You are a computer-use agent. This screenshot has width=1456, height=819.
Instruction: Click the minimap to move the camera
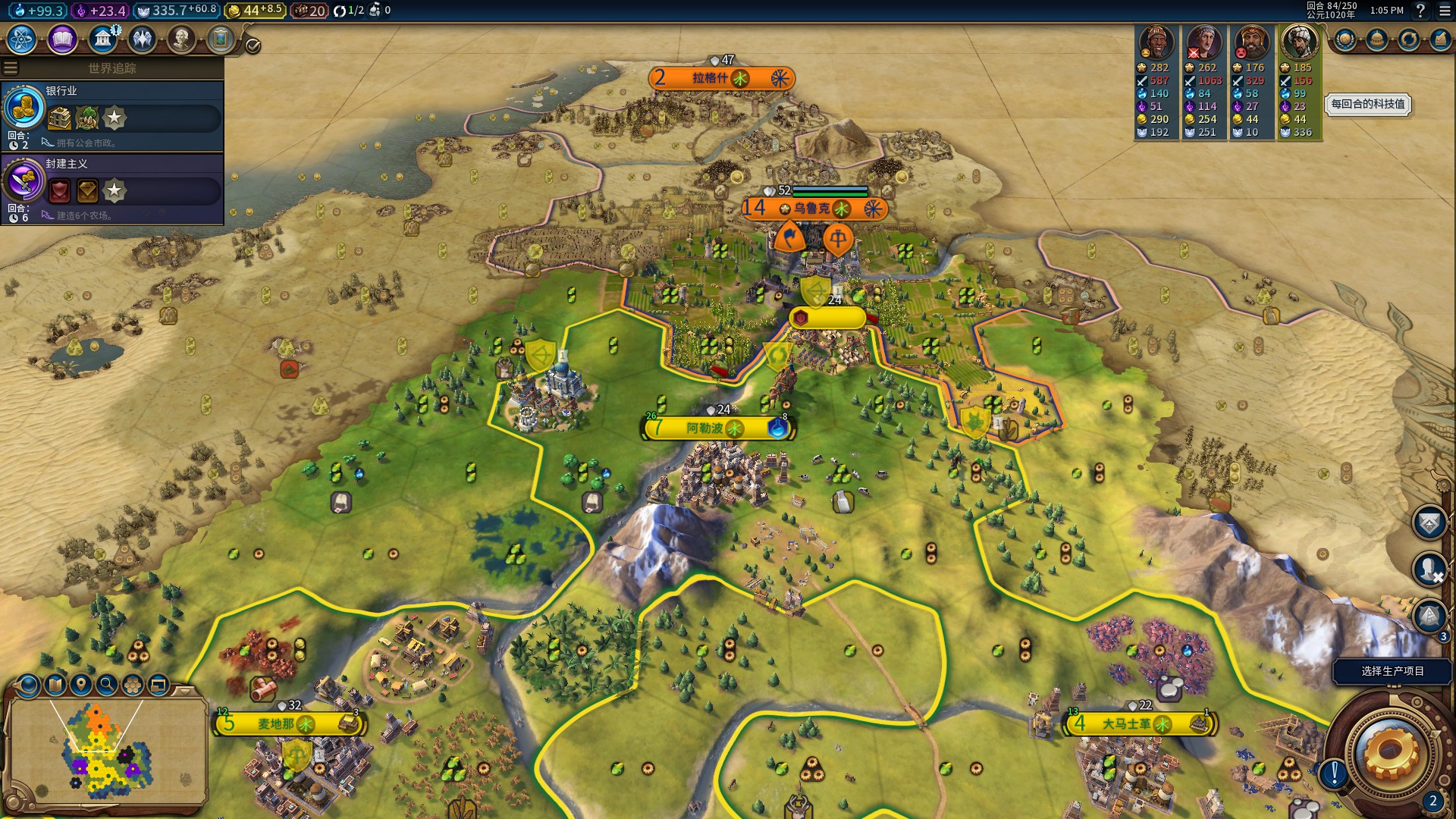pyautogui.click(x=106, y=751)
